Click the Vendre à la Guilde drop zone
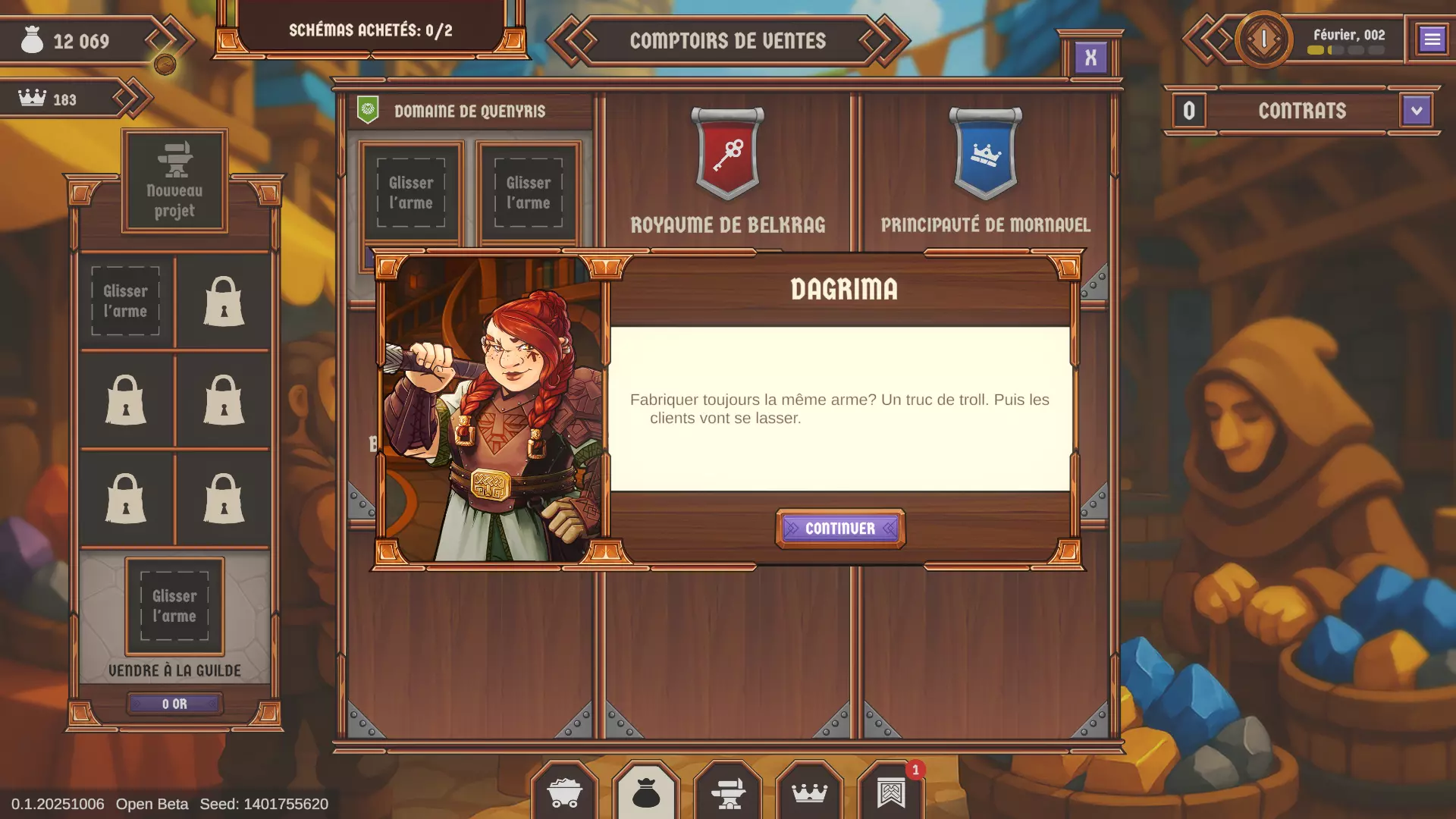Screen dimensions: 1456x819 174,606
